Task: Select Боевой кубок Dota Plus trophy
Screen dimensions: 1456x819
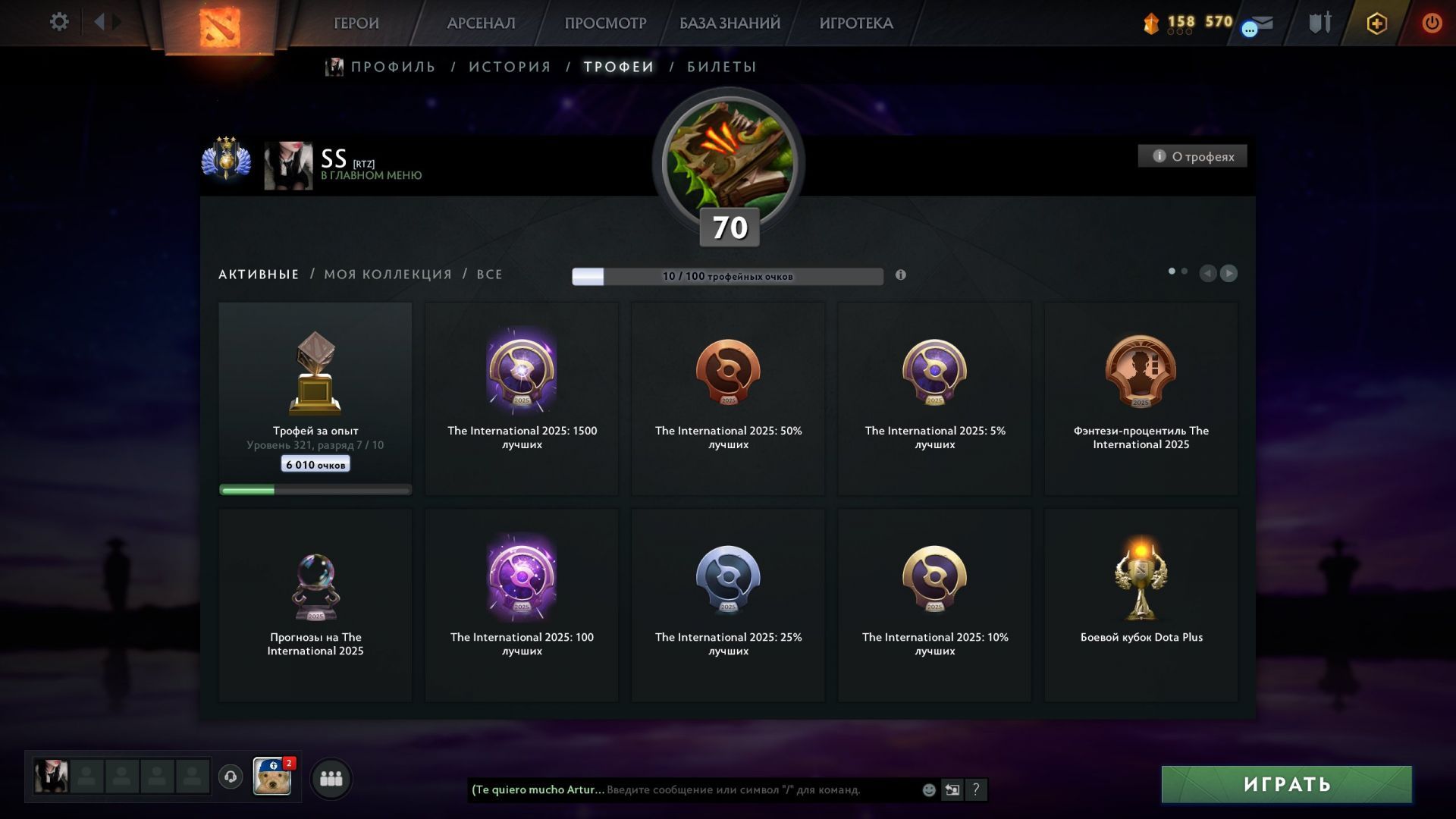Action: pos(1141,605)
